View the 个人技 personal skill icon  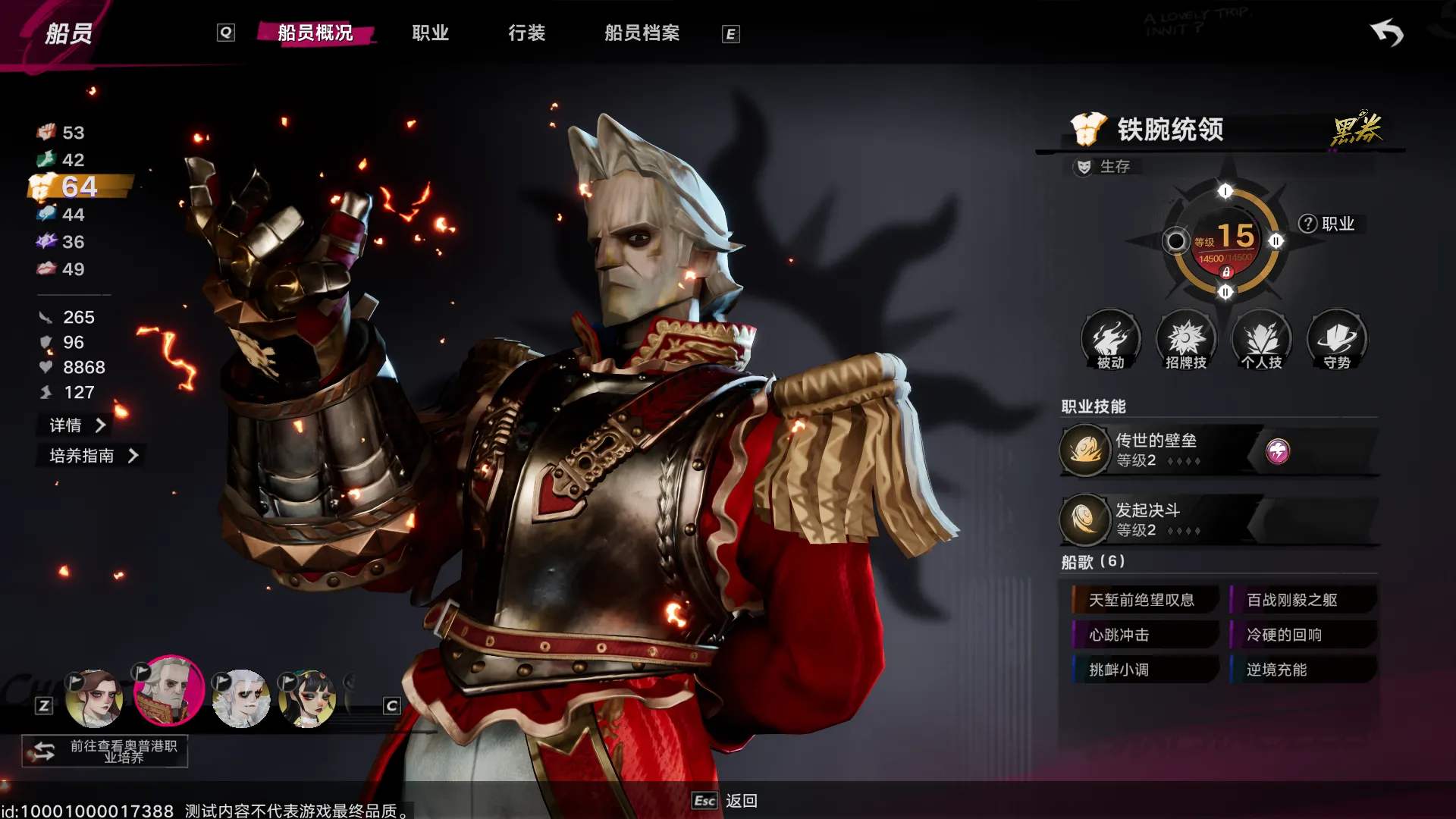(1262, 339)
